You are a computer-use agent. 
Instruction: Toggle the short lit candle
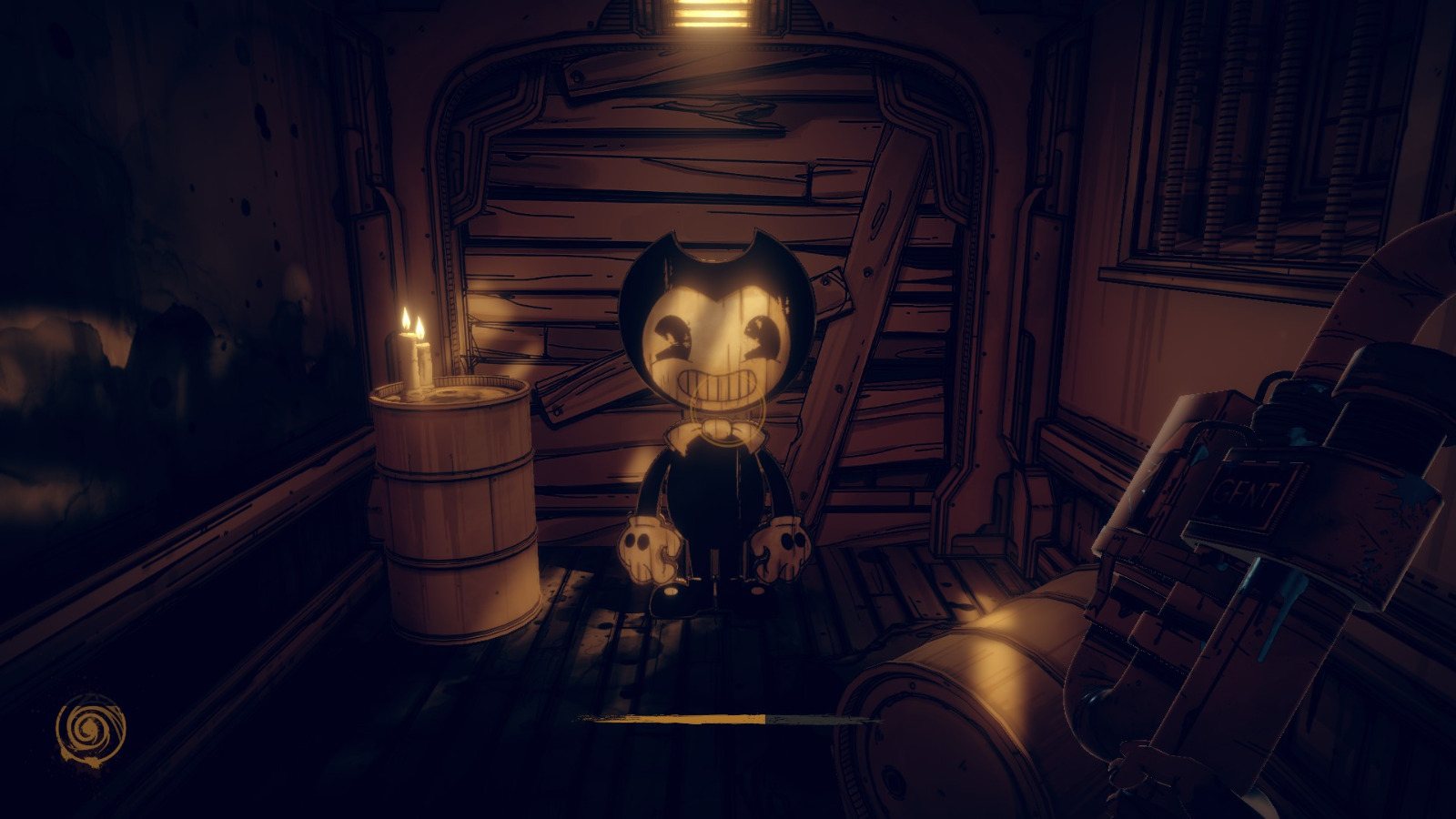(423, 364)
